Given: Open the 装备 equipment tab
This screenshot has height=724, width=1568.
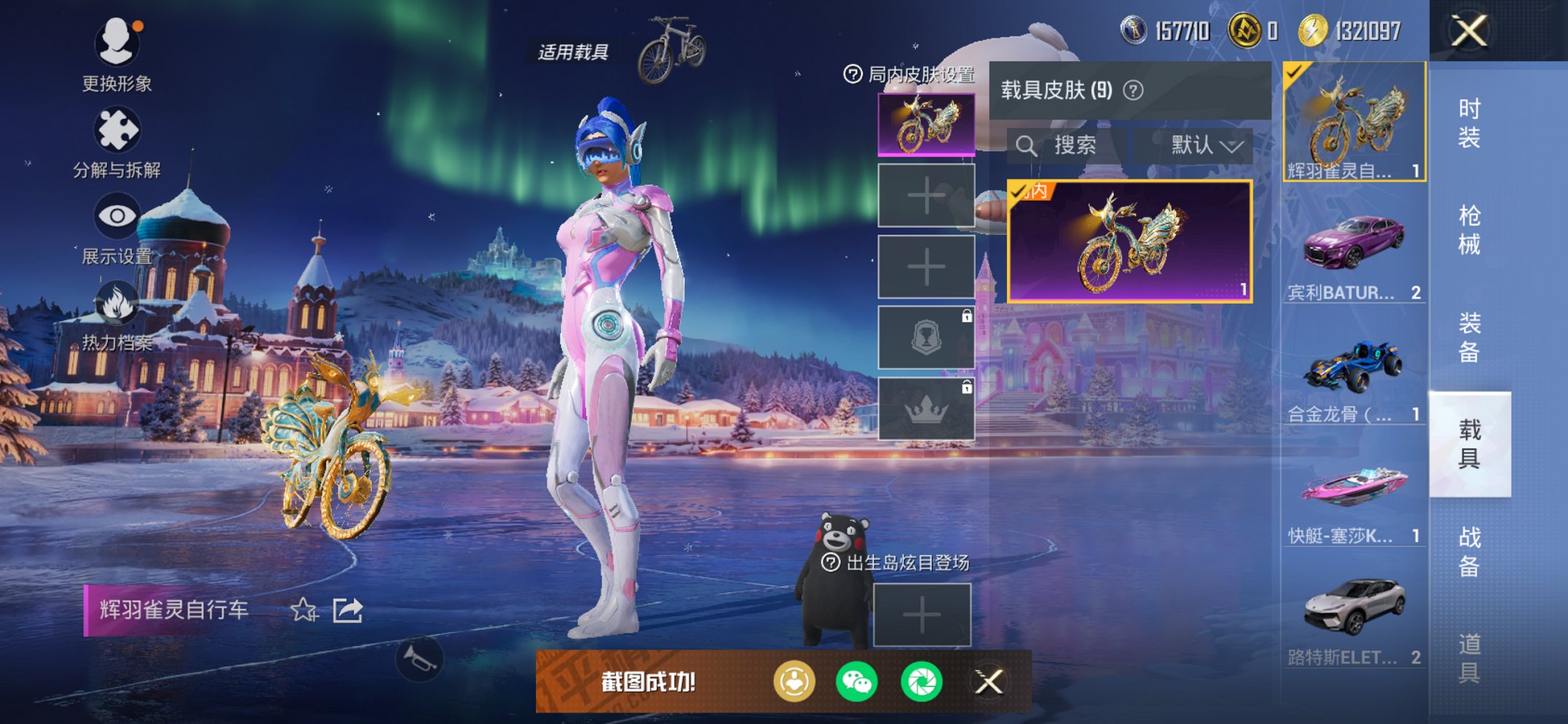Looking at the screenshot, I should (1469, 337).
